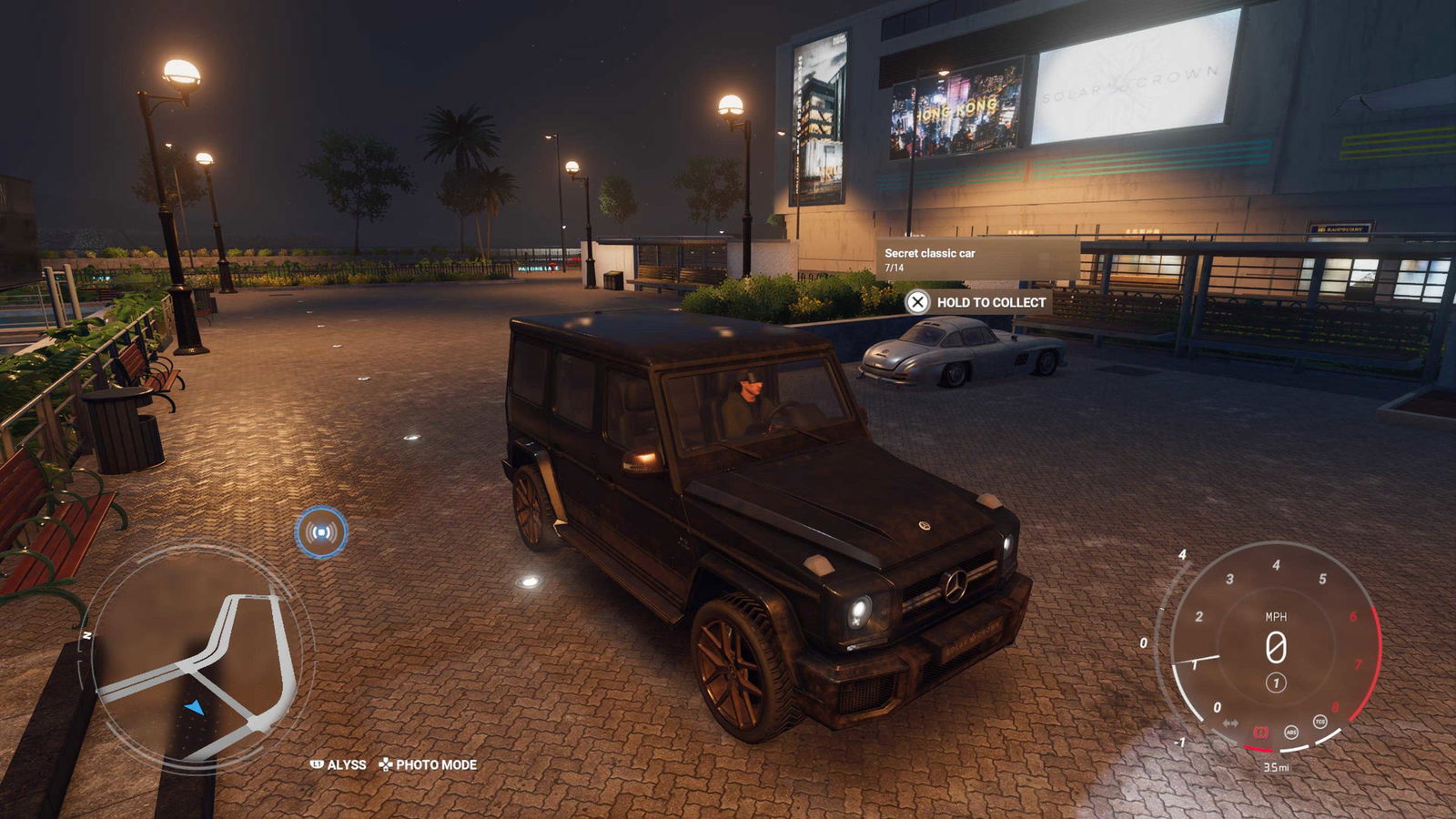Click the red handbrake warning icon
Image resolution: width=1456 pixels, height=819 pixels.
pos(1260,732)
